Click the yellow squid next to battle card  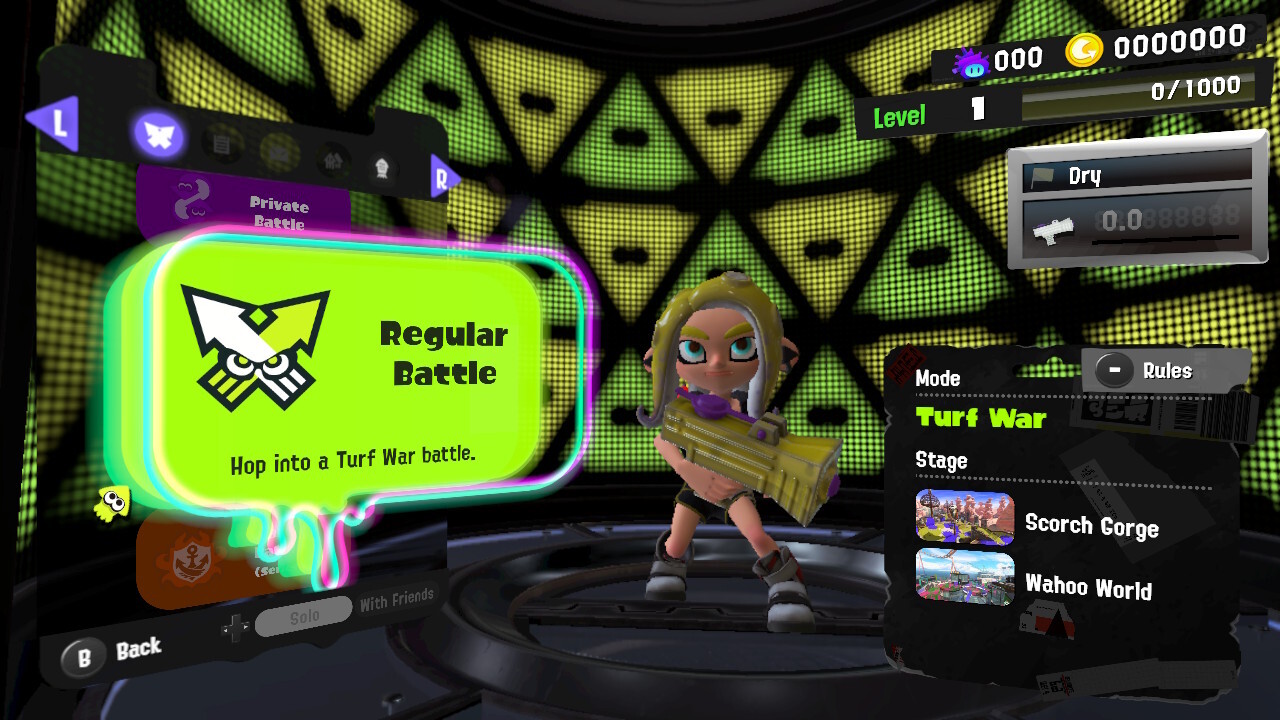point(113,505)
